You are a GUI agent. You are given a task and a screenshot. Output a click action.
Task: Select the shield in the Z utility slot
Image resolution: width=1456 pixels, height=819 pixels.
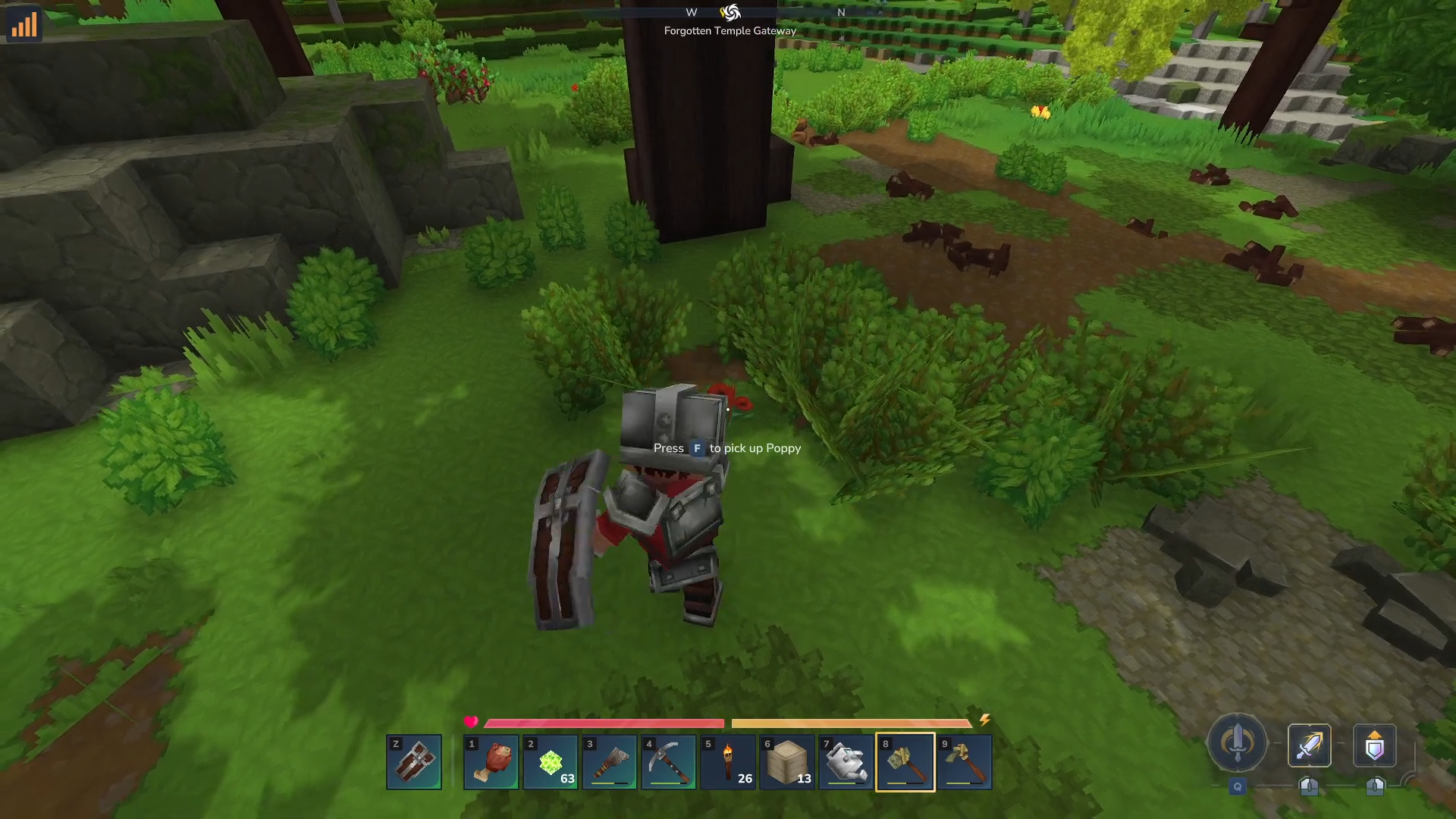(x=414, y=761)
